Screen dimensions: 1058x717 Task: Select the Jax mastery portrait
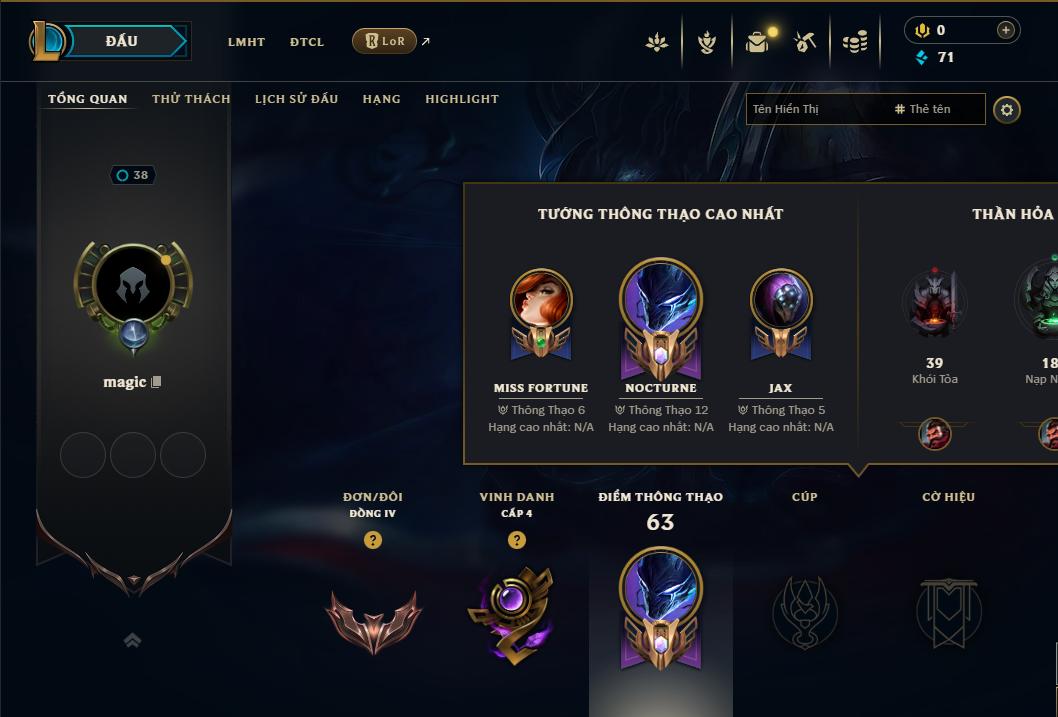(781, 300)
